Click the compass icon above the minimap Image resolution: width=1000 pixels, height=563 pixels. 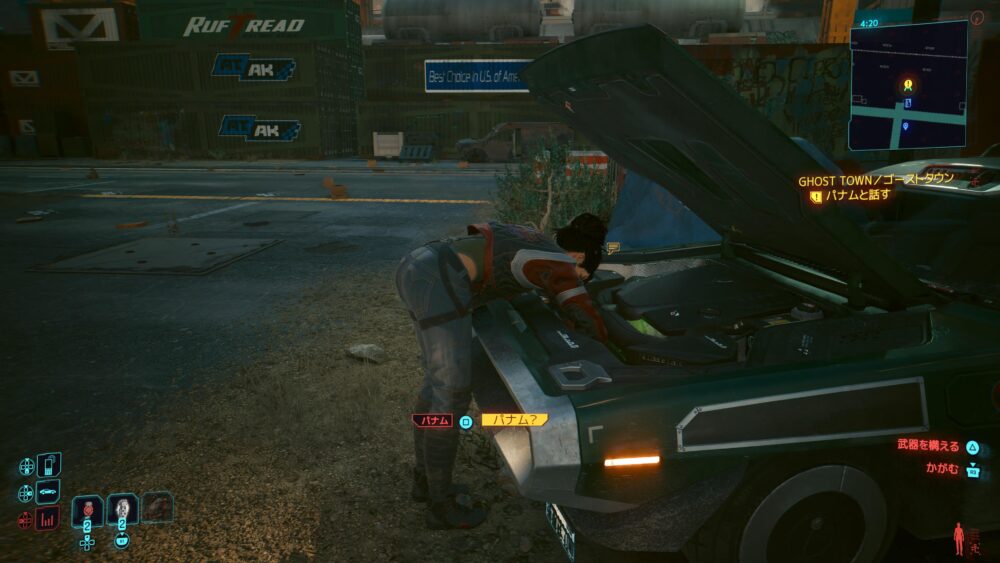click(x=977, y=17)
